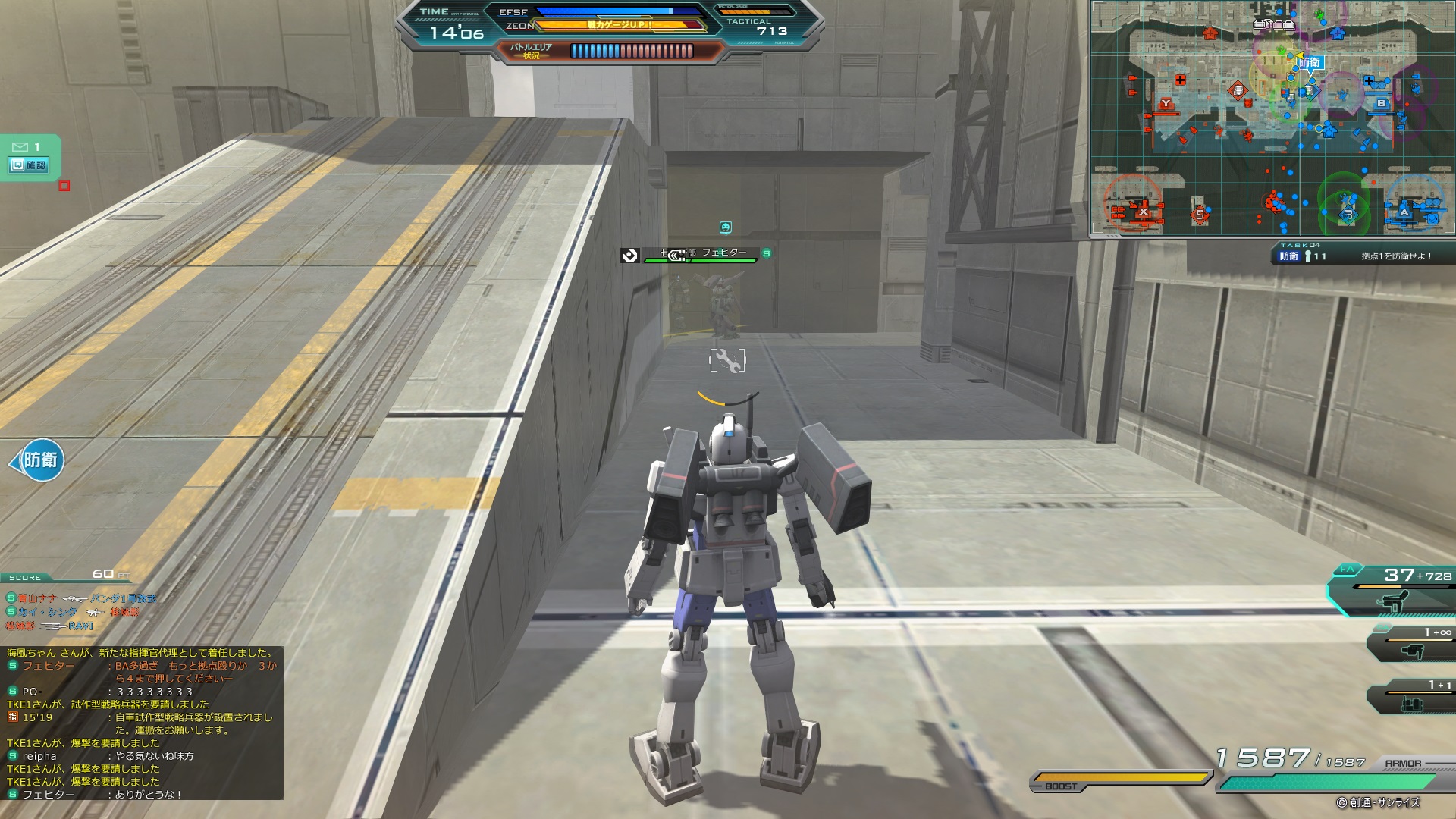Click the 防衛 callout label on the minimap
Image resolution: width=1456 pixels, height=819 pixels.
[x=1310, y=62]
